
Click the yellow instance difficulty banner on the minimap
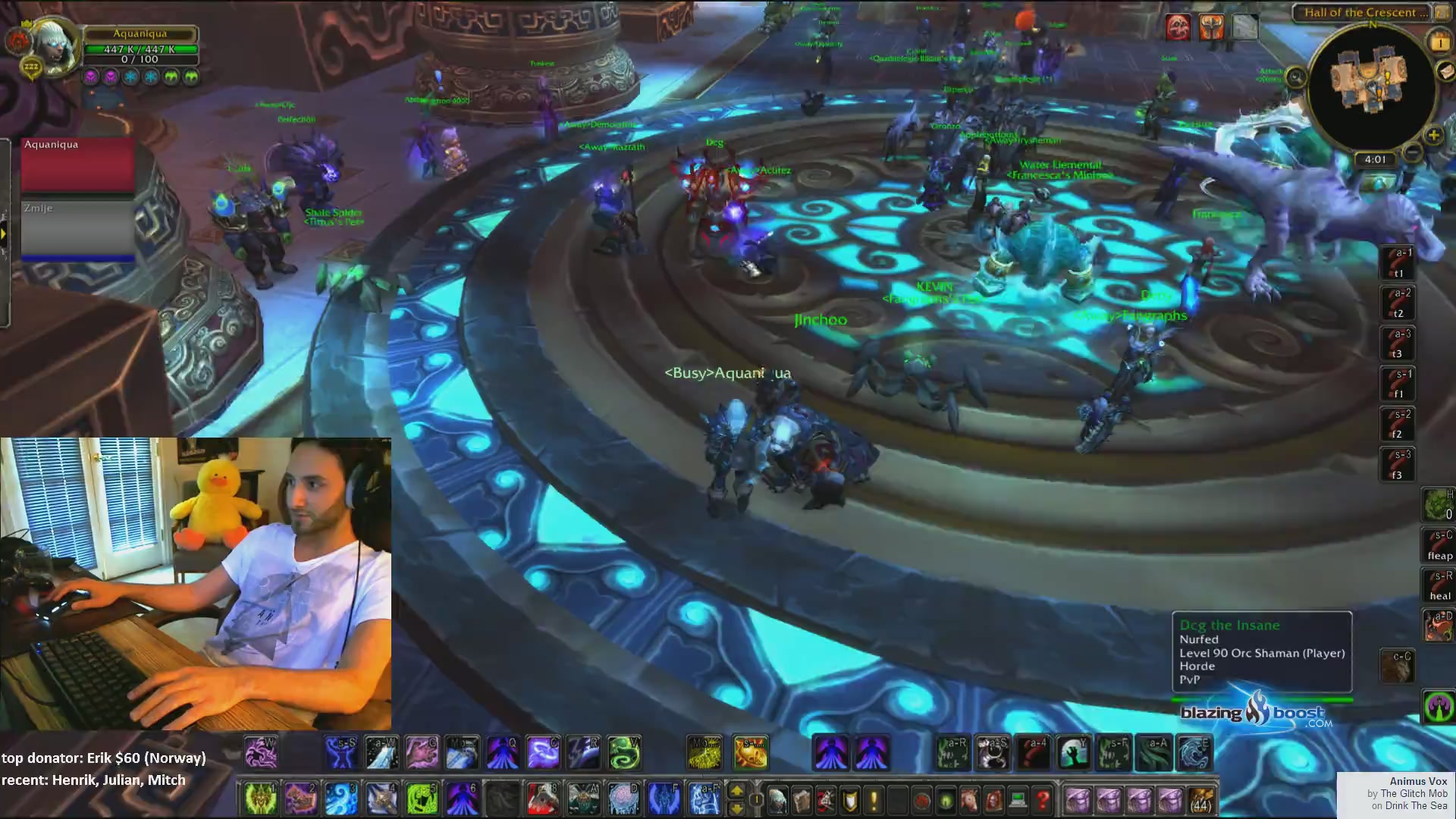tap(1440, 41)
